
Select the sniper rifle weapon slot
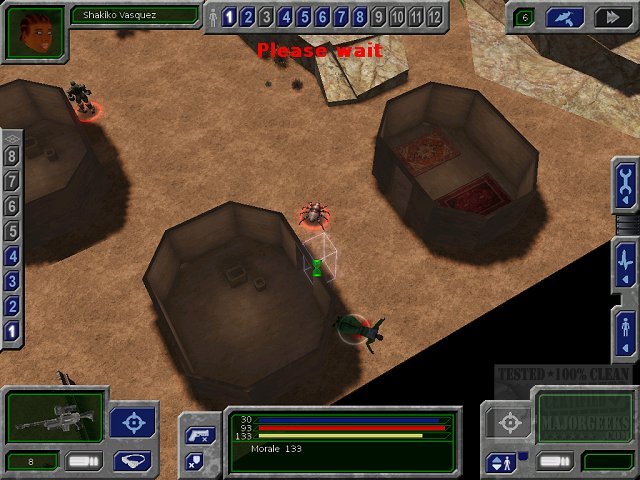(x=54, y=417)
